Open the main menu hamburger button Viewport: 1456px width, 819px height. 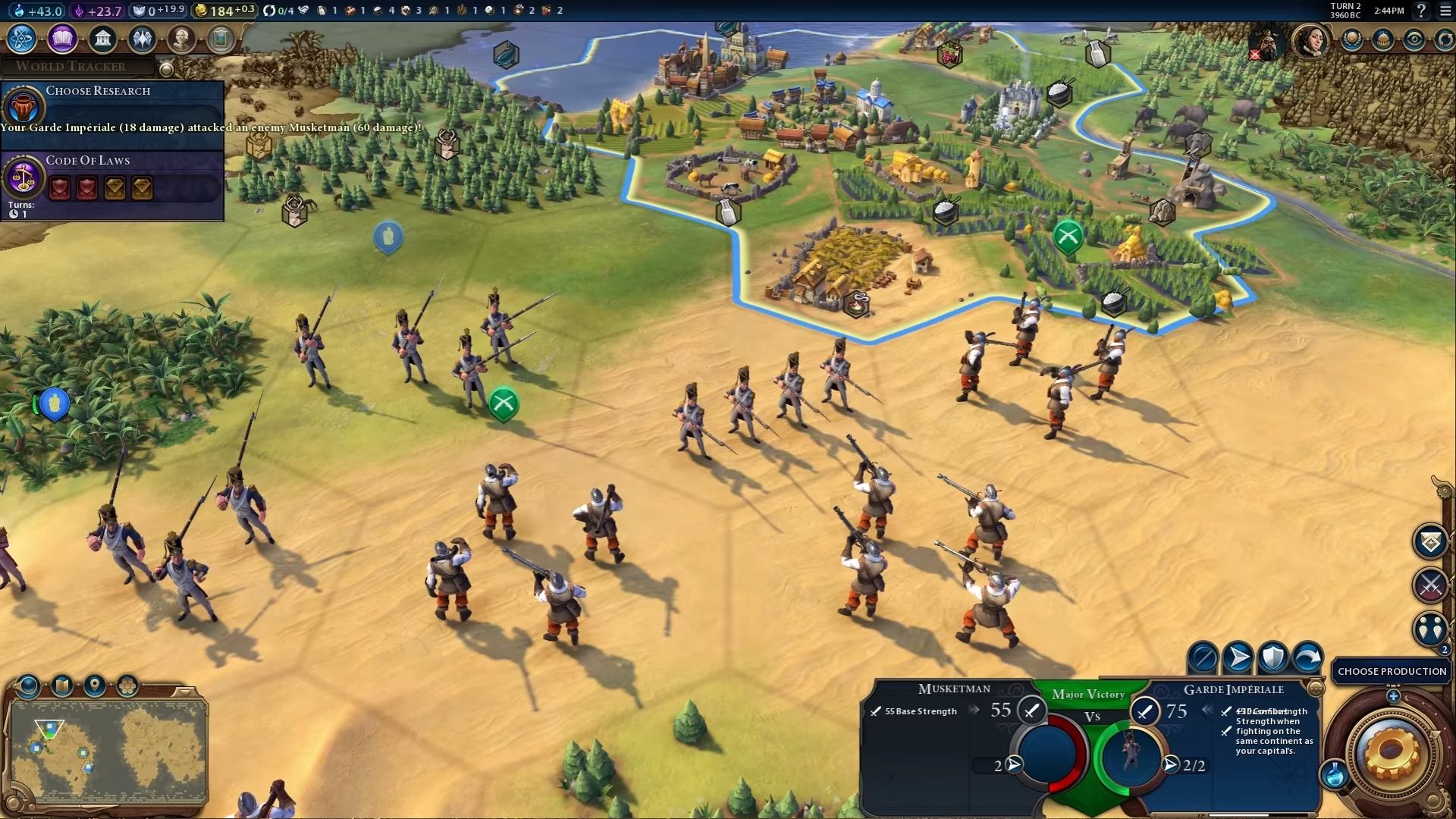click(x=1443, y=11)
